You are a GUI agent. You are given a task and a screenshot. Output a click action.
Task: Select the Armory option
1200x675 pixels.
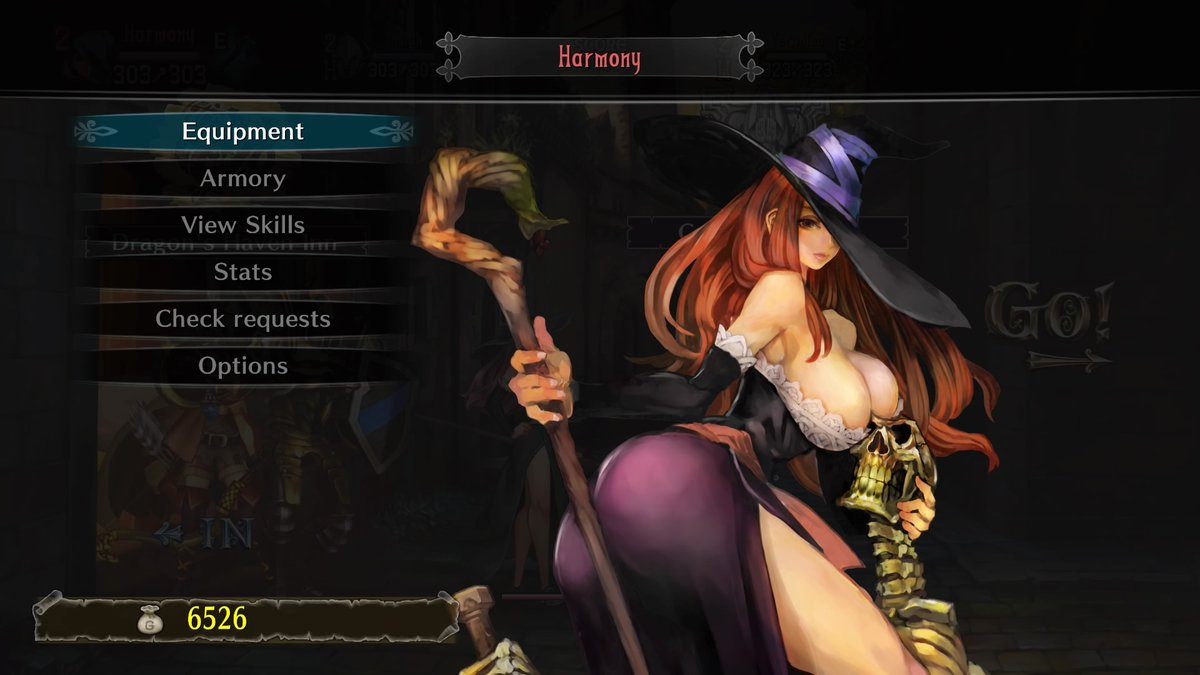coord(243,178)
